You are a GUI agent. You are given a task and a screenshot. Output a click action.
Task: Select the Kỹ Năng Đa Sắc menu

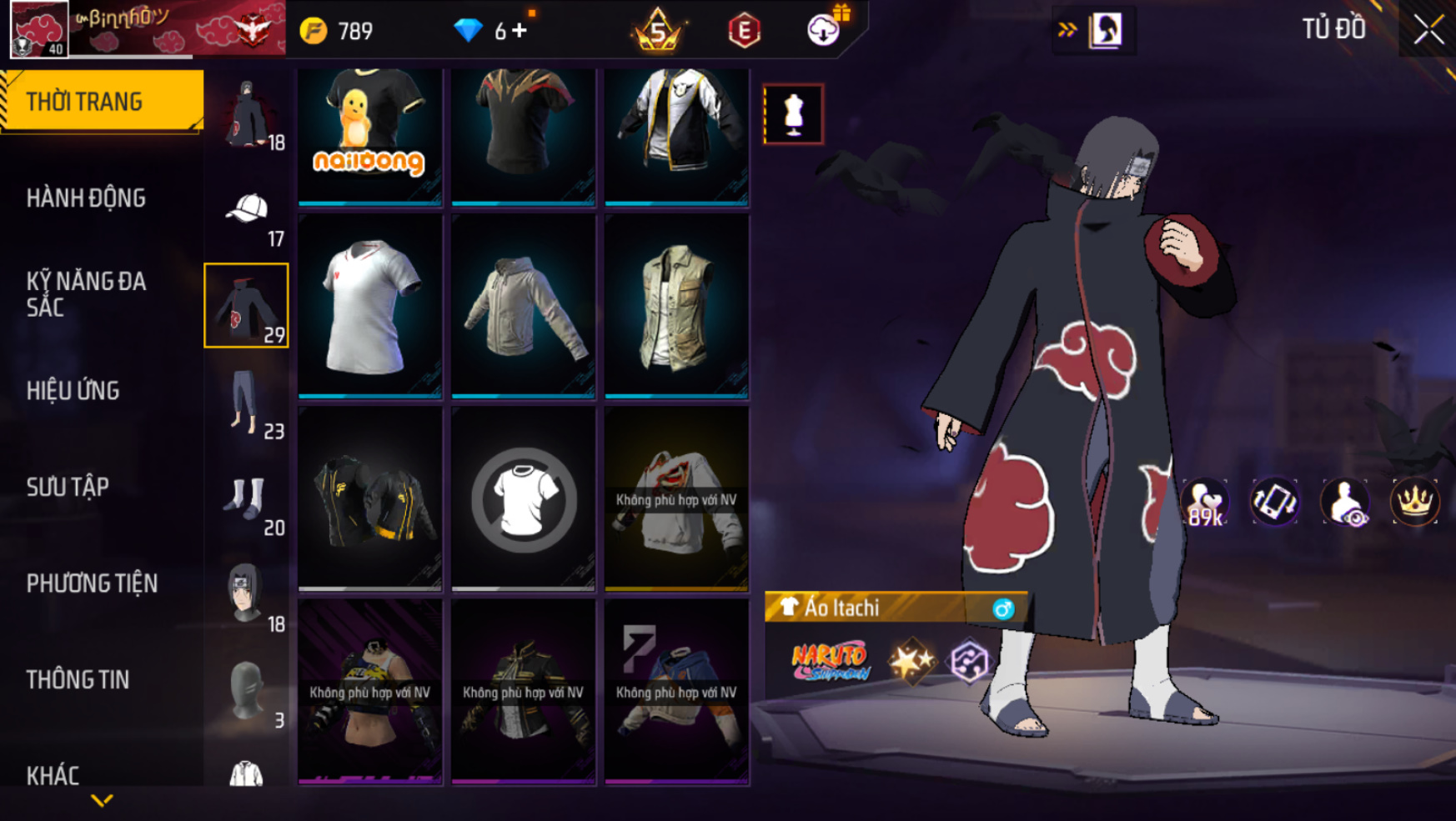coord(86,293)
